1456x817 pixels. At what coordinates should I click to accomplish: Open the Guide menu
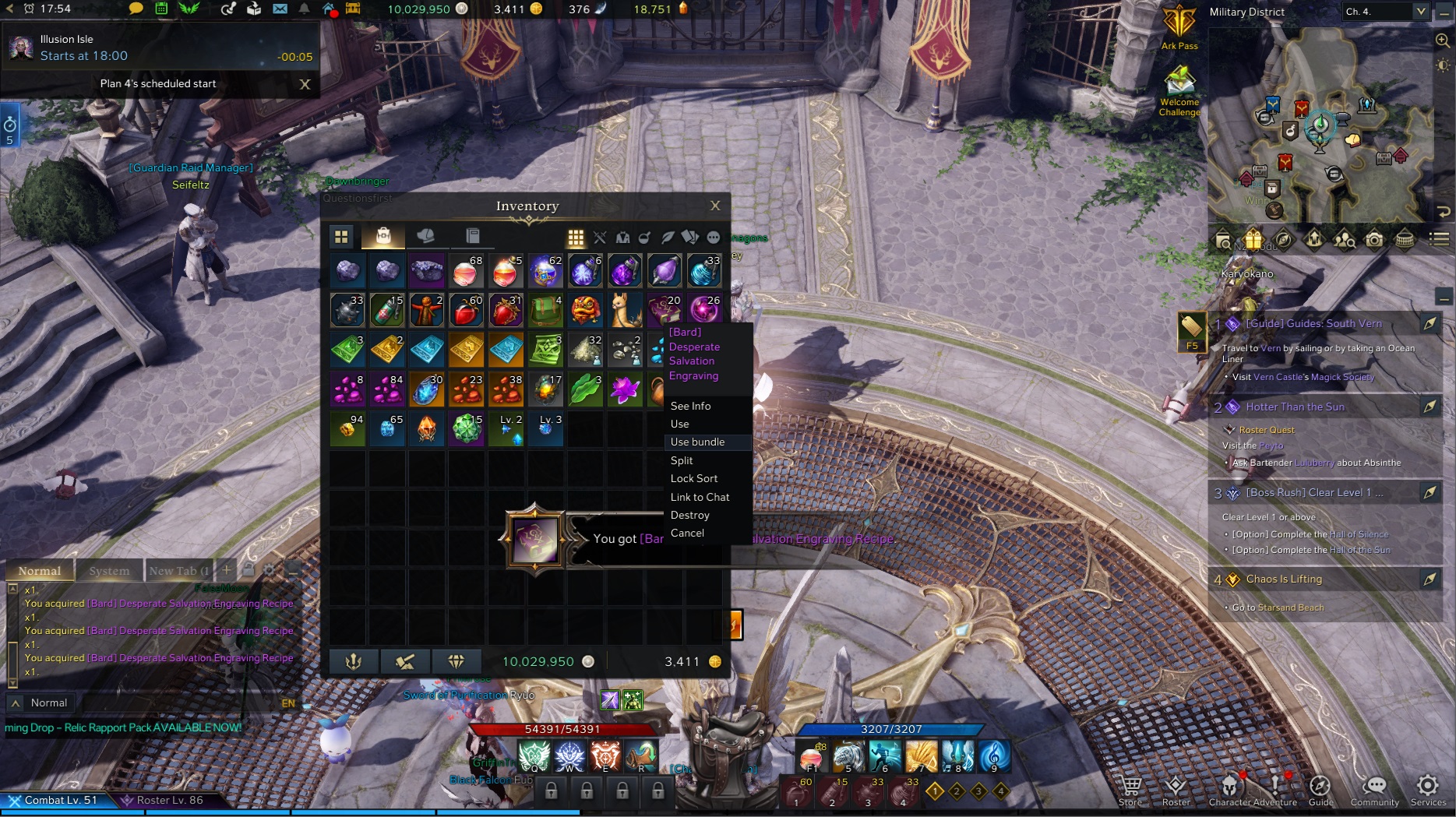pos(1320,790)
